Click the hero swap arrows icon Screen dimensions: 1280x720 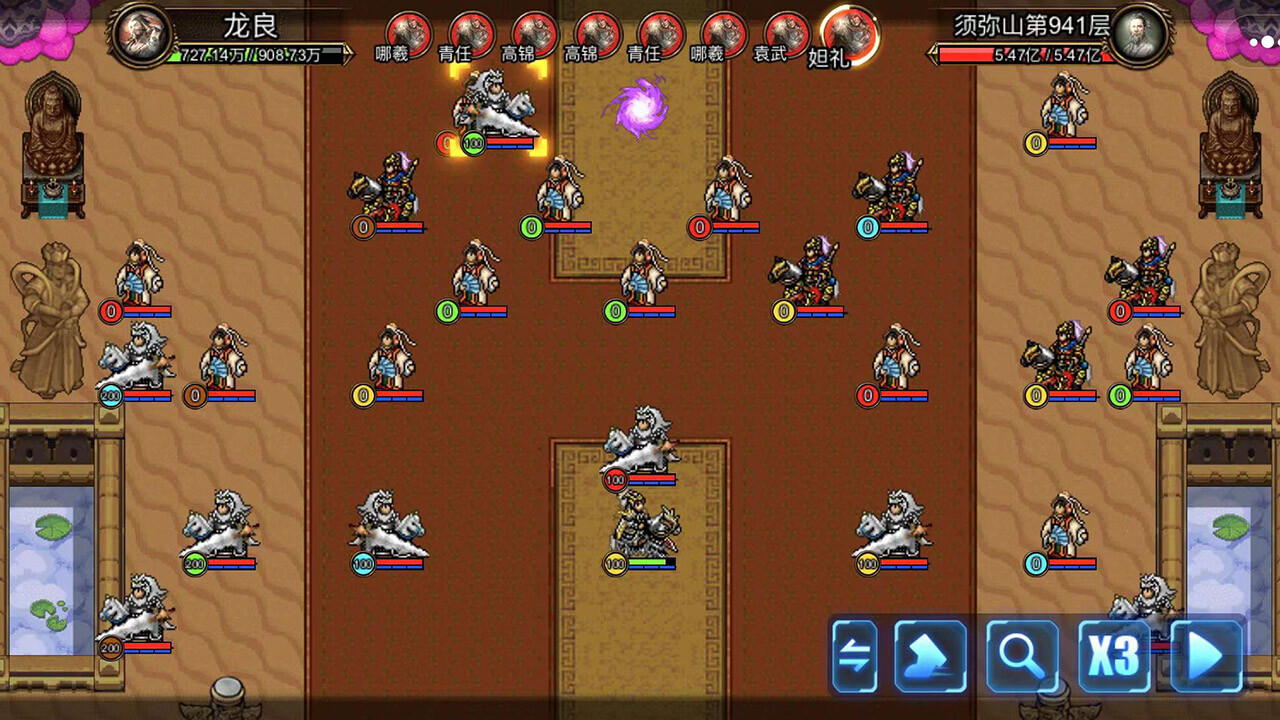click(x=853, y=656)
